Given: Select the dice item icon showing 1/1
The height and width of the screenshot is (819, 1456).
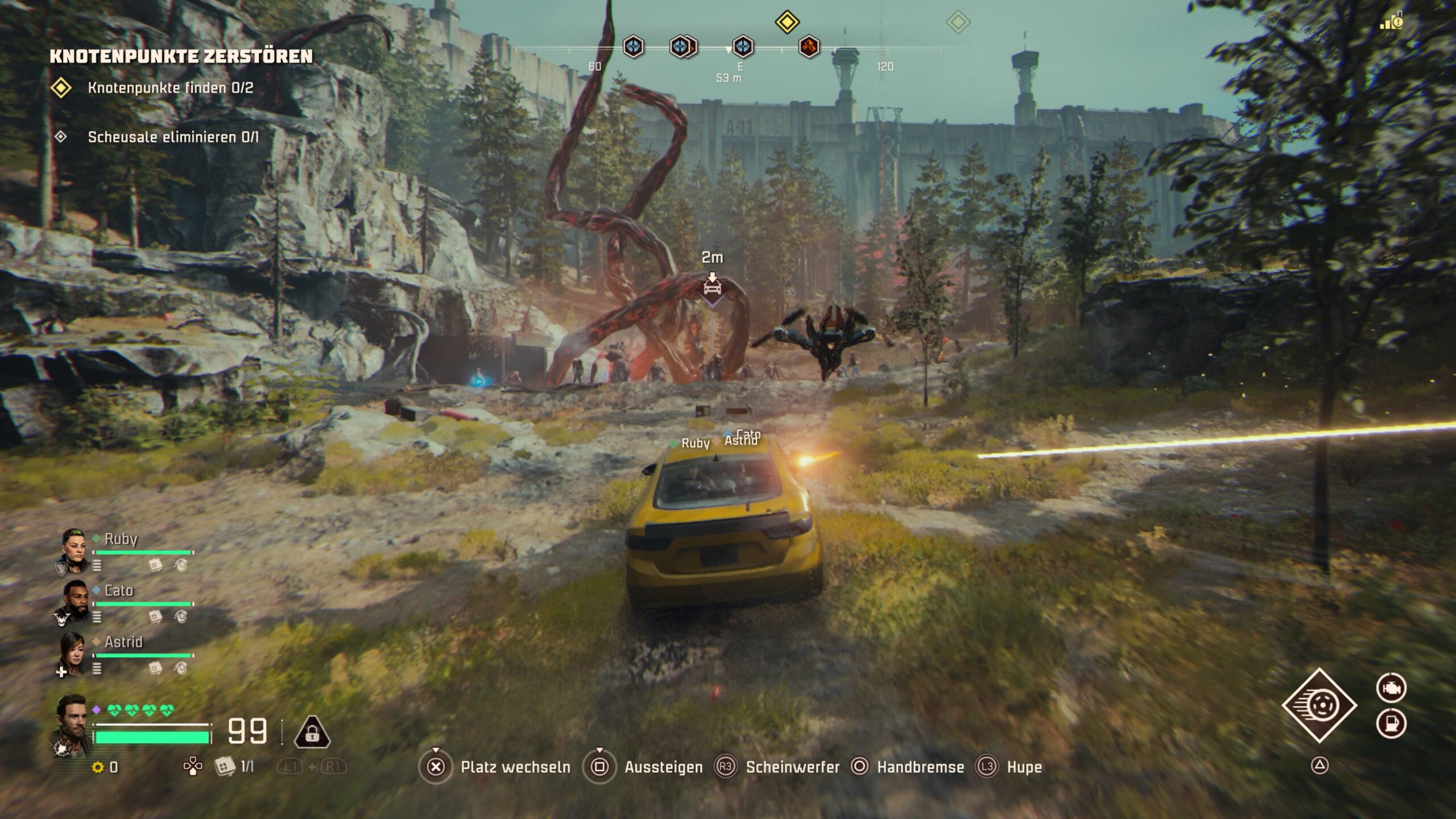Looking at the screenshot, I should pyautogui.click(x=225, y=767).
